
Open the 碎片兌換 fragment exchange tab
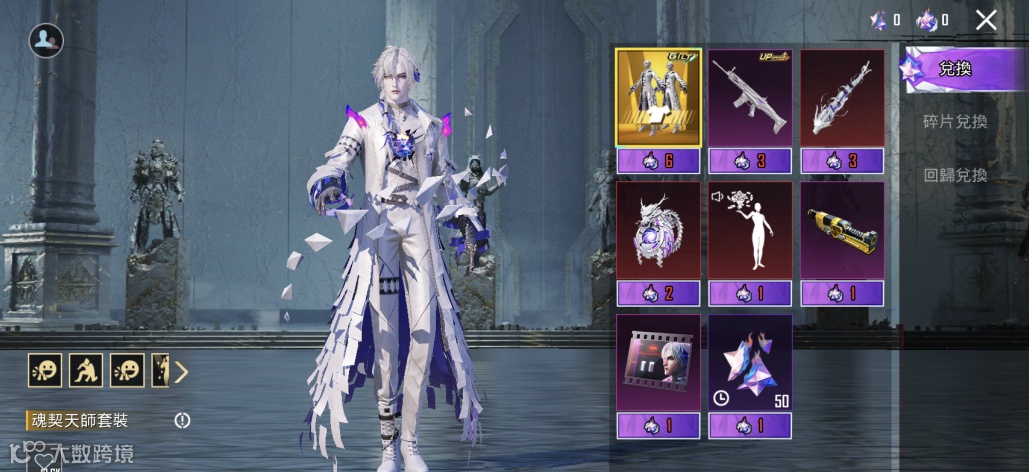pyautogui.click(x=955, y=122)
